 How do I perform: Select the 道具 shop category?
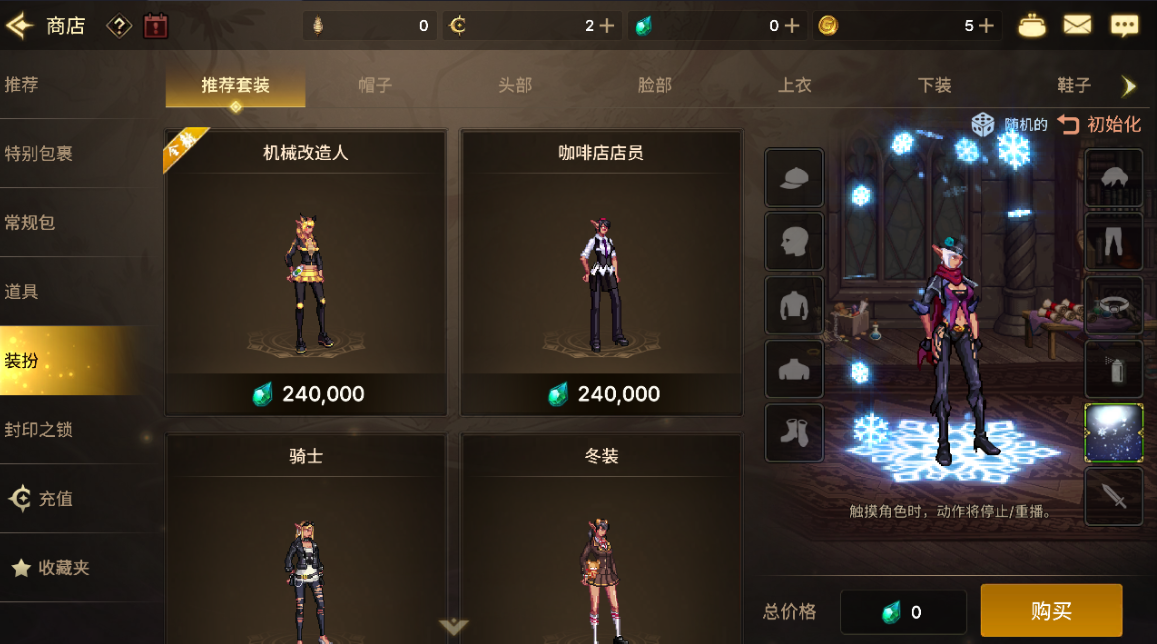point(22,291)
